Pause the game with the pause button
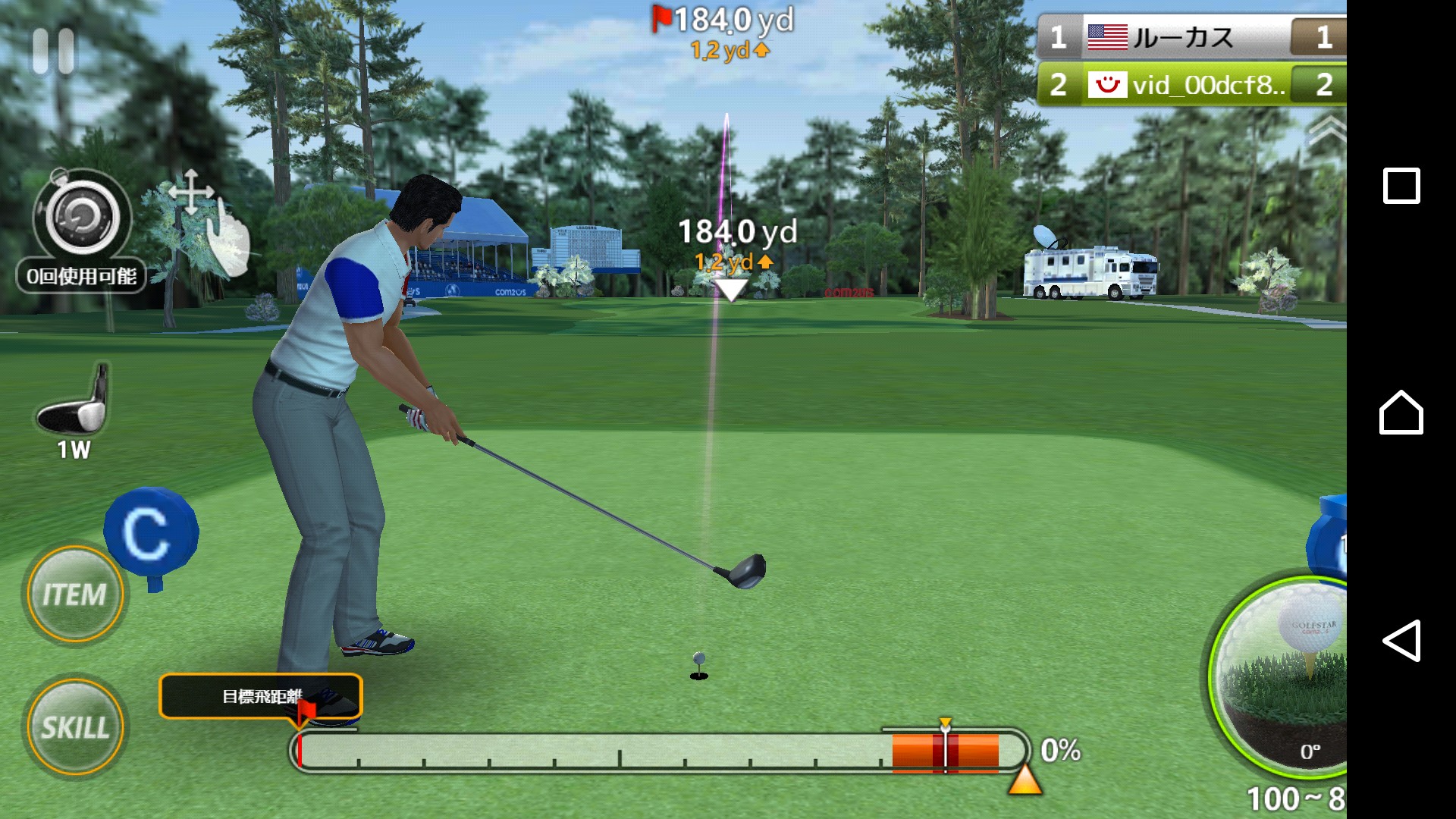This screenshot has height=819, width=1456. tap(53, 51)
